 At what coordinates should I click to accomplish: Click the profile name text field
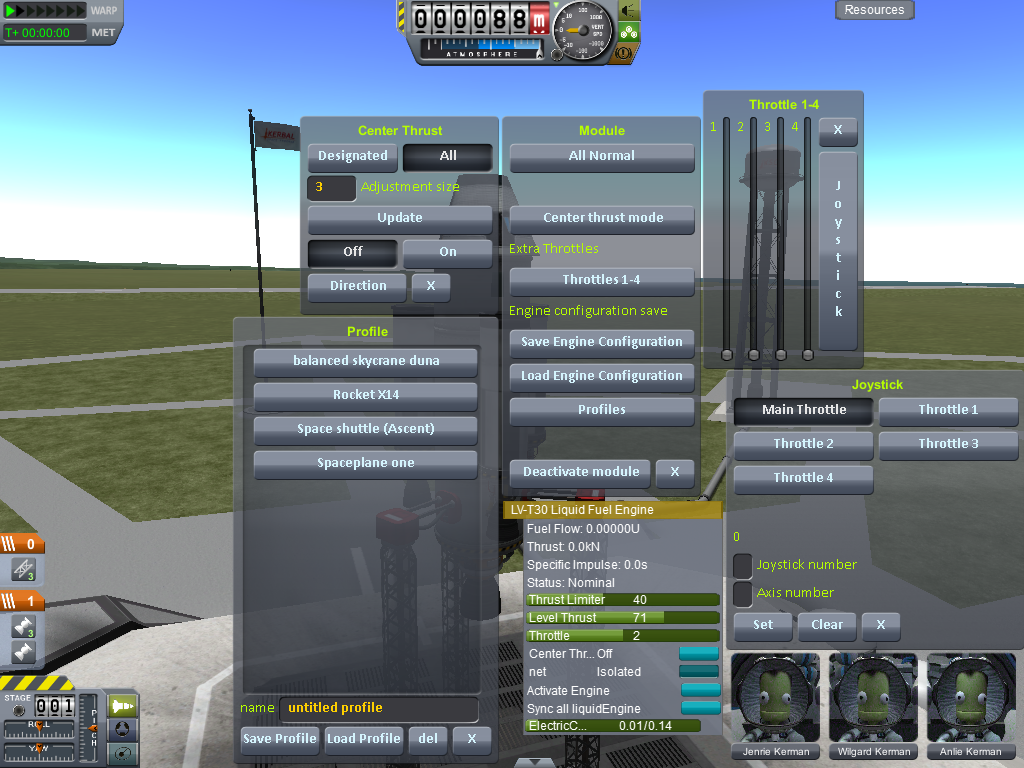[377, 708]
